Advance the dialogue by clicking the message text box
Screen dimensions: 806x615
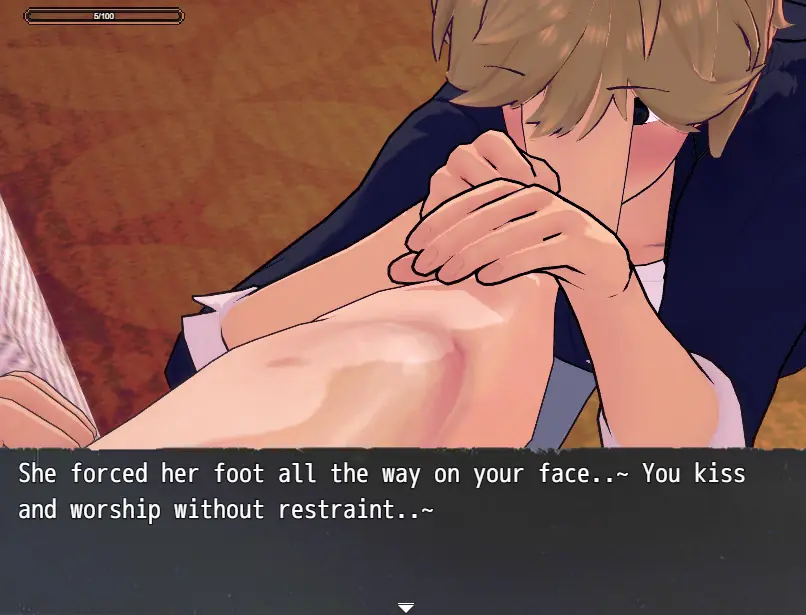(x=402, y=528)
